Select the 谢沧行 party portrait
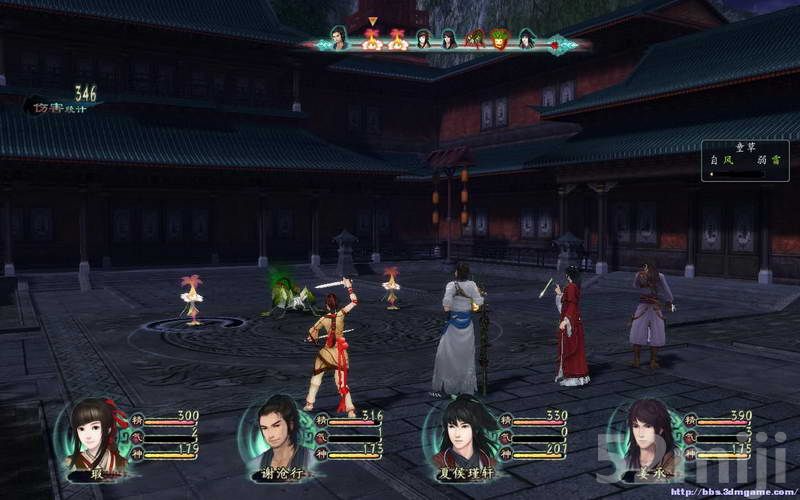Viewport: 800px width, 500px height. 271,437
